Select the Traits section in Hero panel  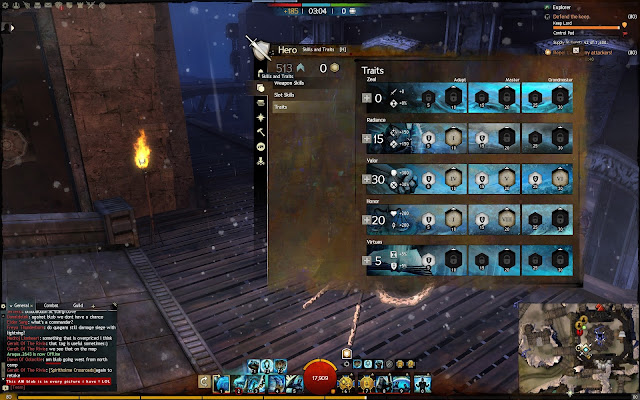(282, 106)
